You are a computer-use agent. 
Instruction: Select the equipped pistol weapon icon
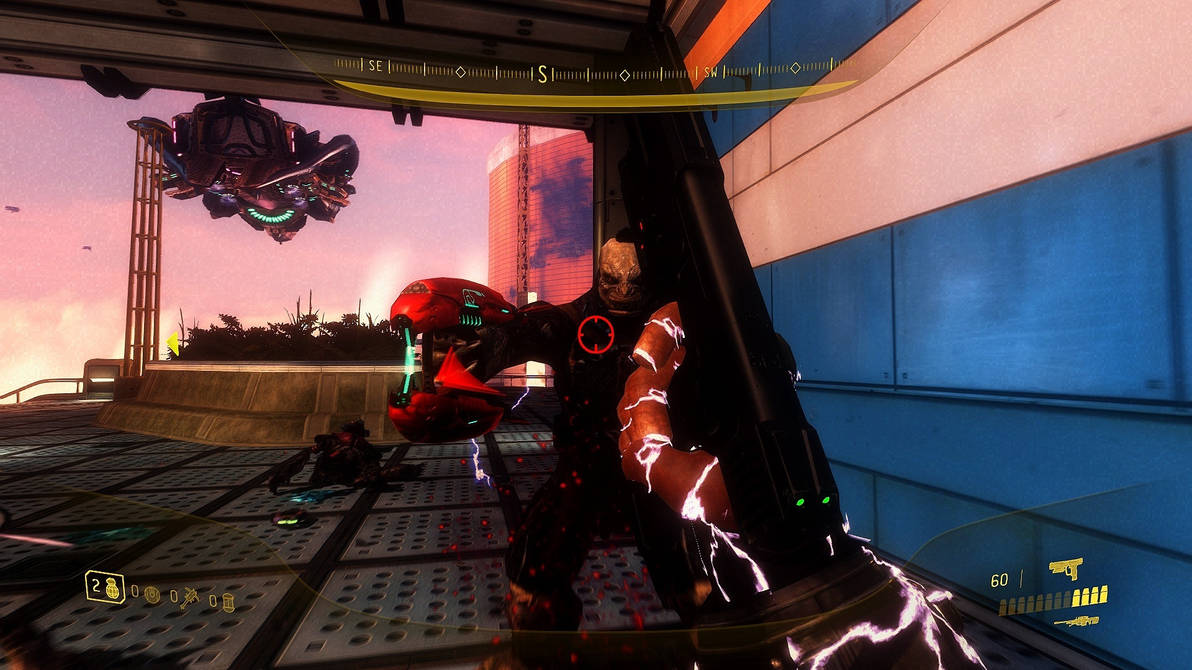(x=1066, y=570)
